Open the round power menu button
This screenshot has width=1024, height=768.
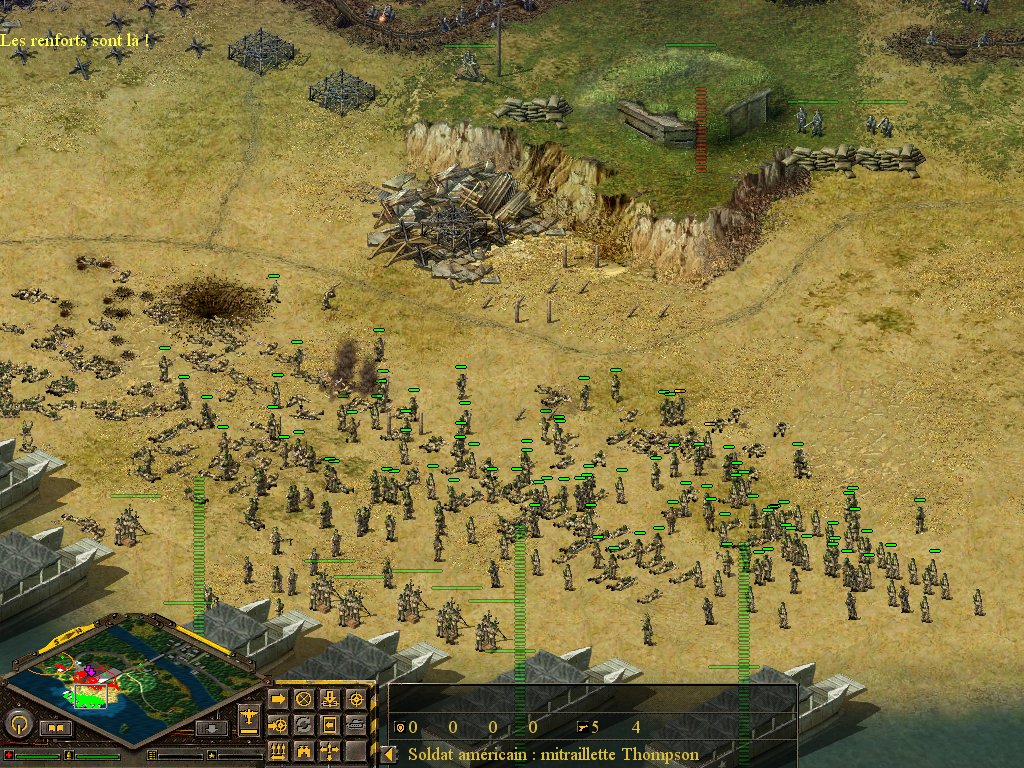click(x=19, y=723)
